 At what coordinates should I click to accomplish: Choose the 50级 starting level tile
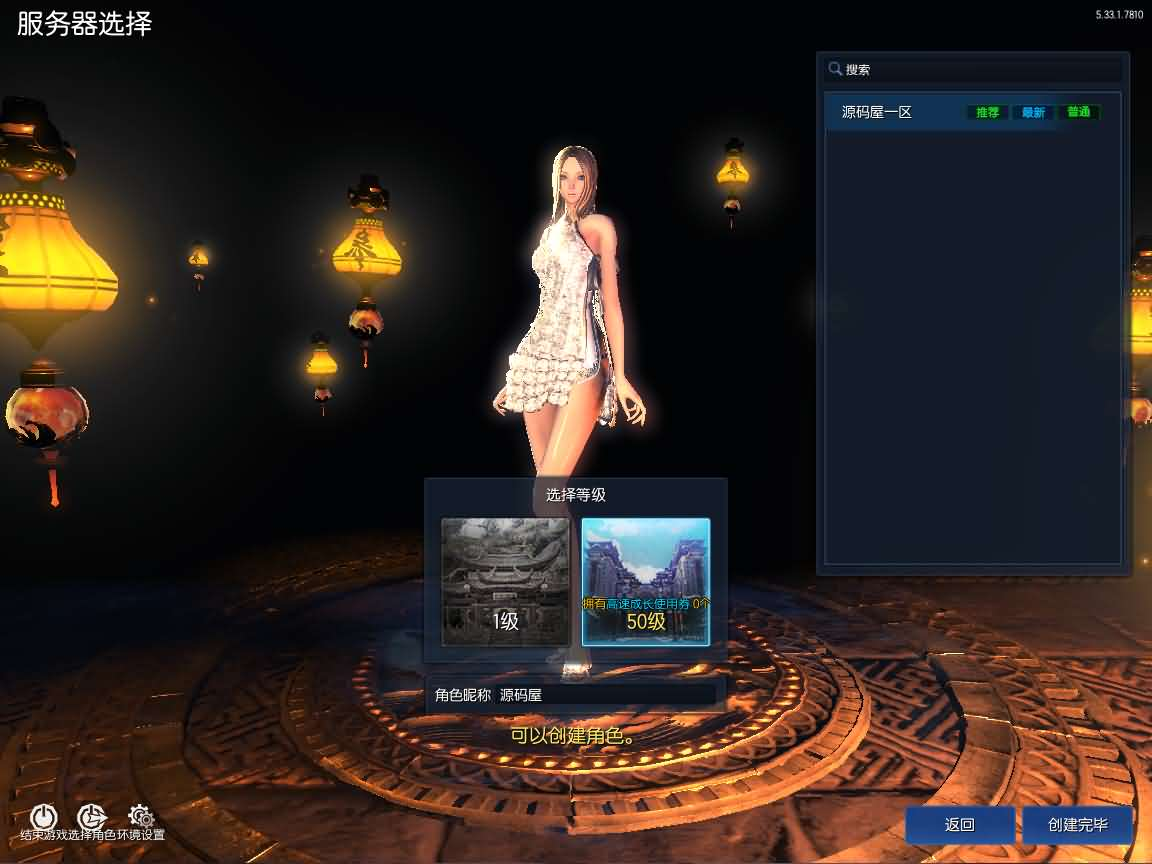tap(646, 582)
